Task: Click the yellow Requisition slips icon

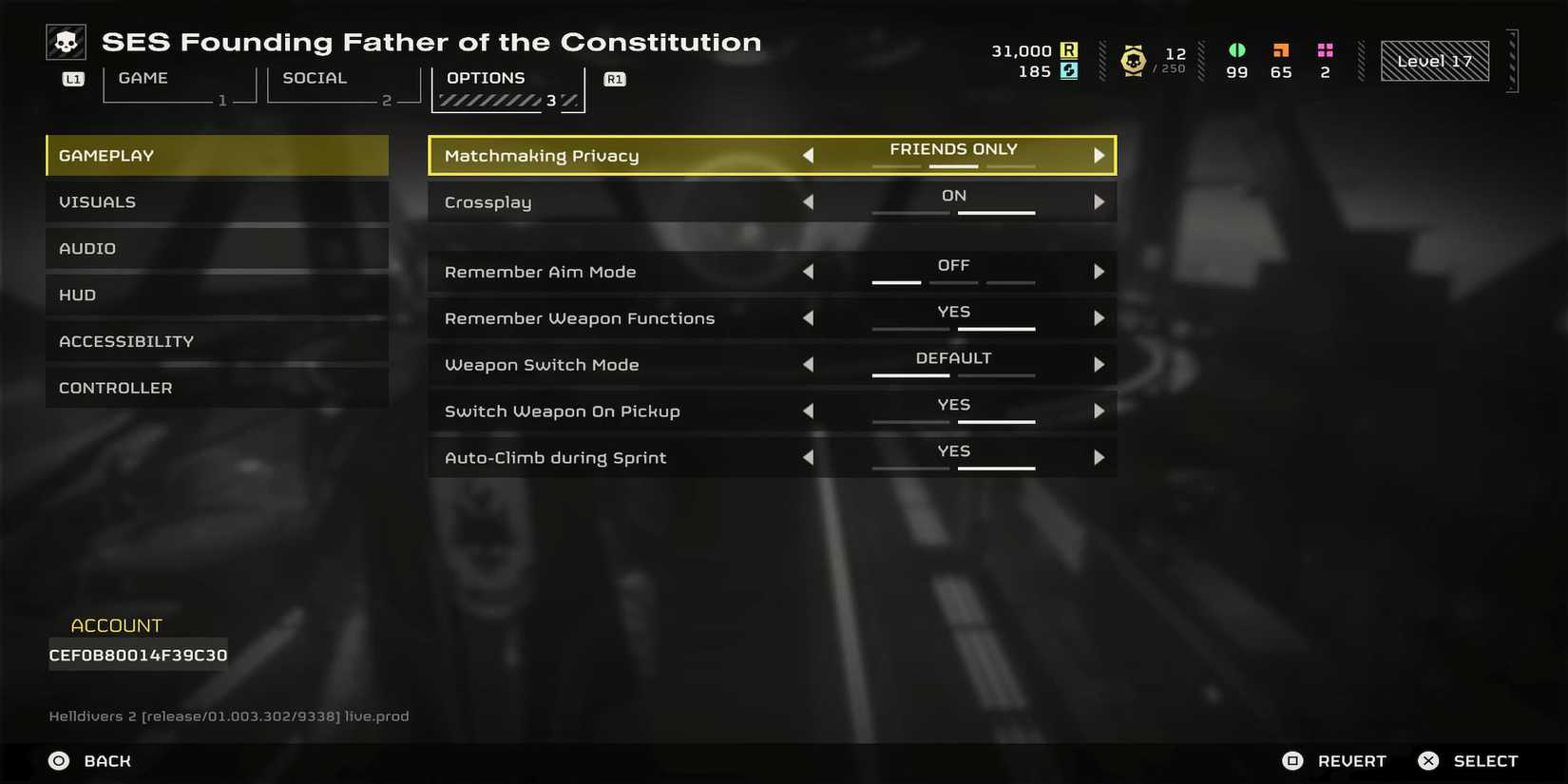Action: click(x=1069, y=50)
